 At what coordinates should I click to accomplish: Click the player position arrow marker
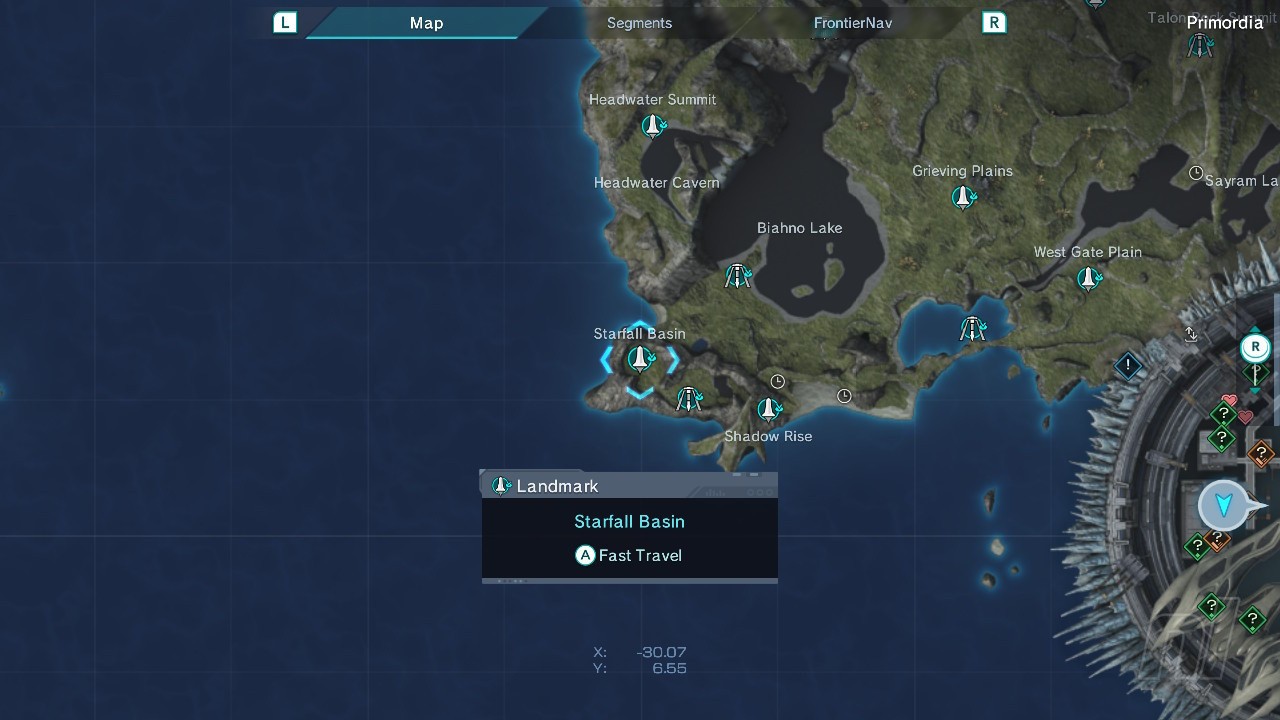(1223, 505)
